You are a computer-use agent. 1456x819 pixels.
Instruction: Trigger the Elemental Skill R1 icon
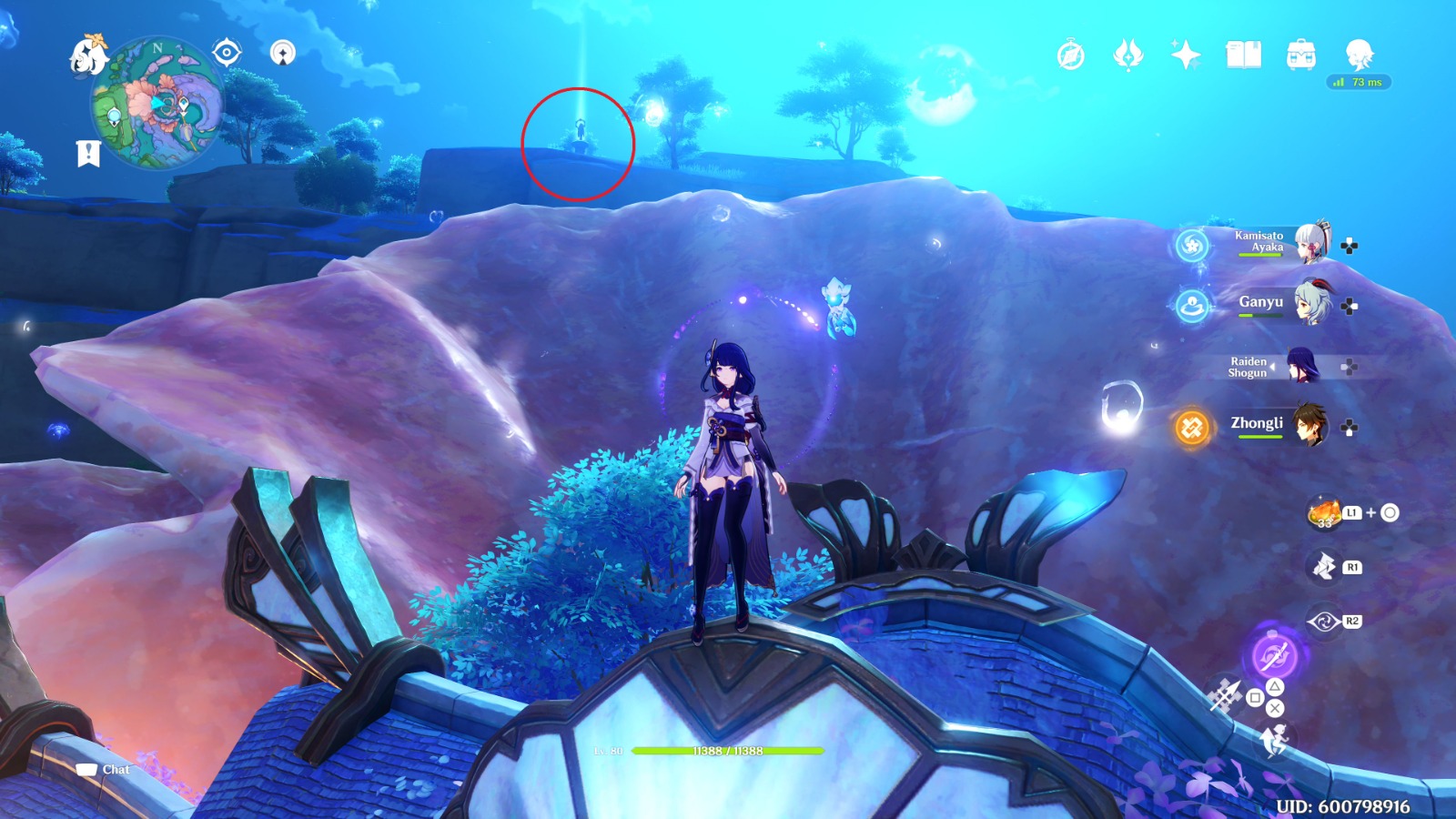[1324, 565]
